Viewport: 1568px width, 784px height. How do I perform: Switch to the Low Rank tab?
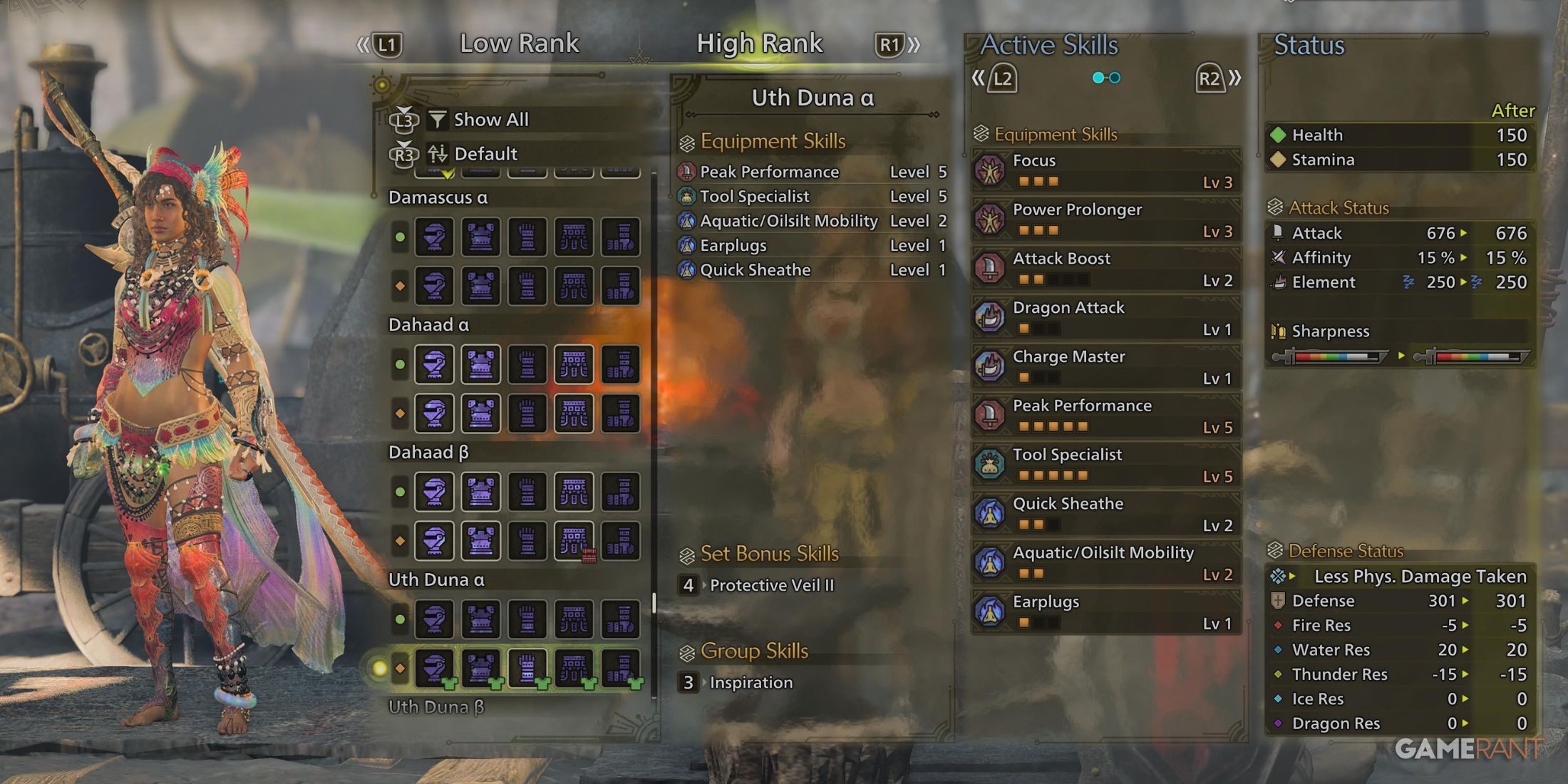(521, 43)
